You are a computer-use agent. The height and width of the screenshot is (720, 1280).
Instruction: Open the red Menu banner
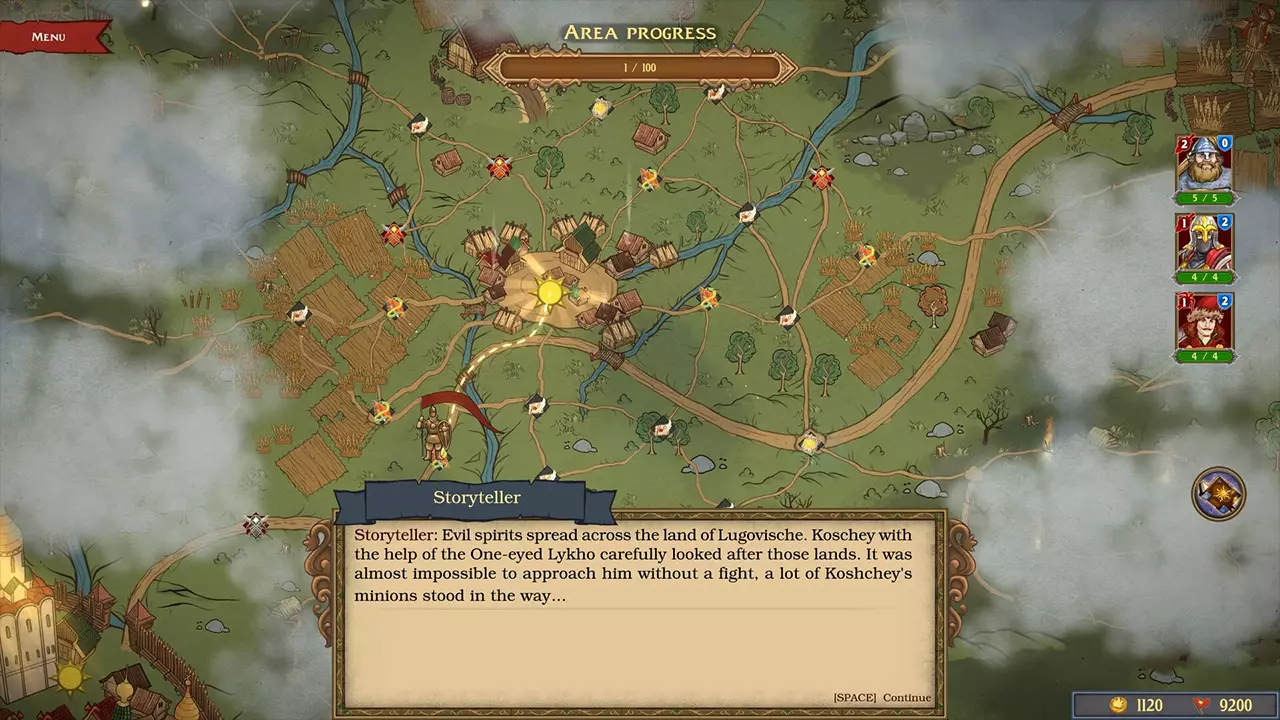[x=50, y=37]
